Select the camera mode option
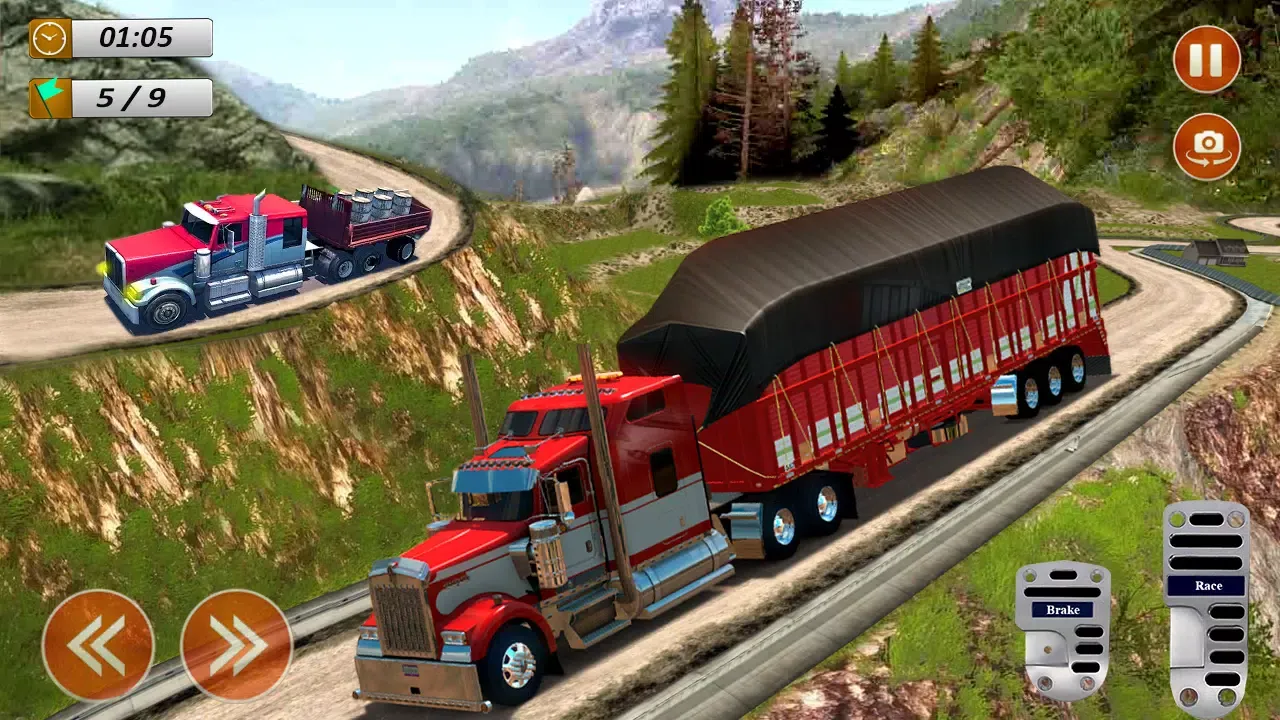This screenshot has width=1280, height=720. click(x=1205, y=147)
